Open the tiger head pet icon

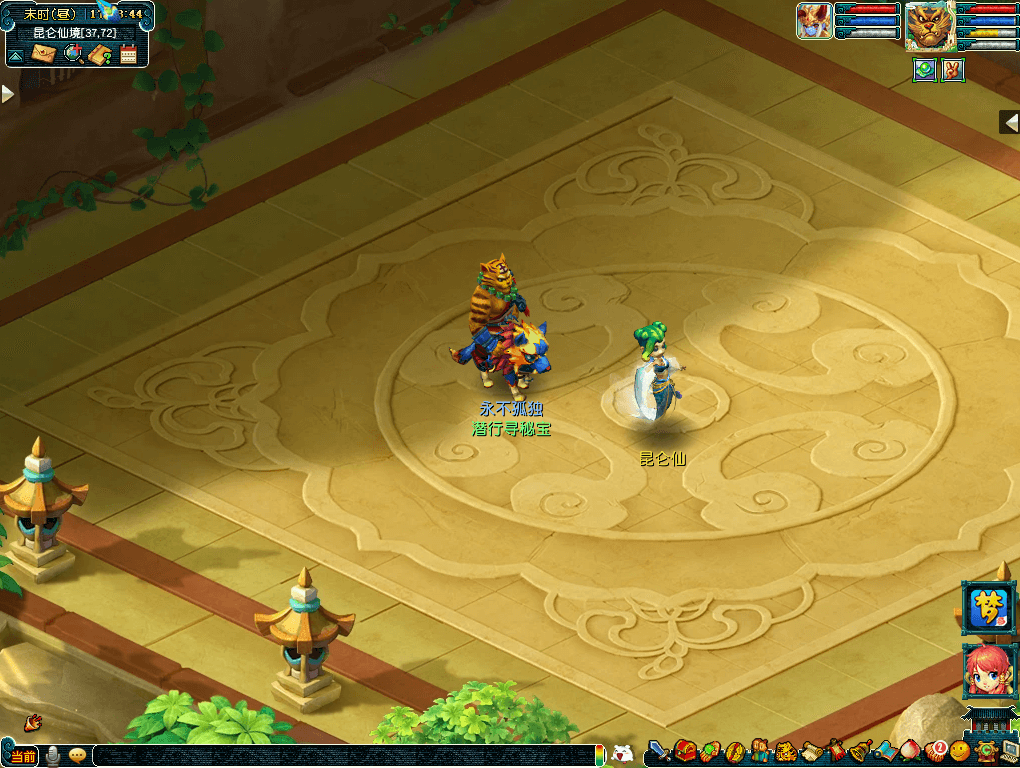point(786,751)
